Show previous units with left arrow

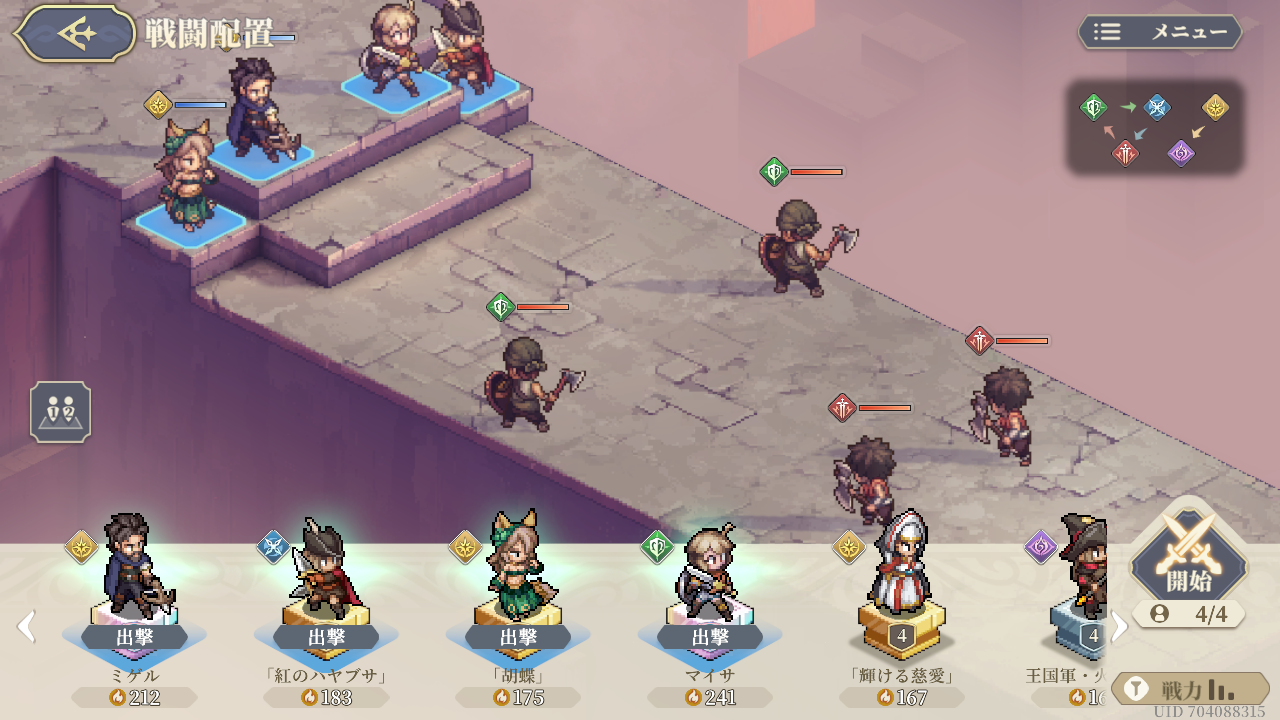coord(26,627)
